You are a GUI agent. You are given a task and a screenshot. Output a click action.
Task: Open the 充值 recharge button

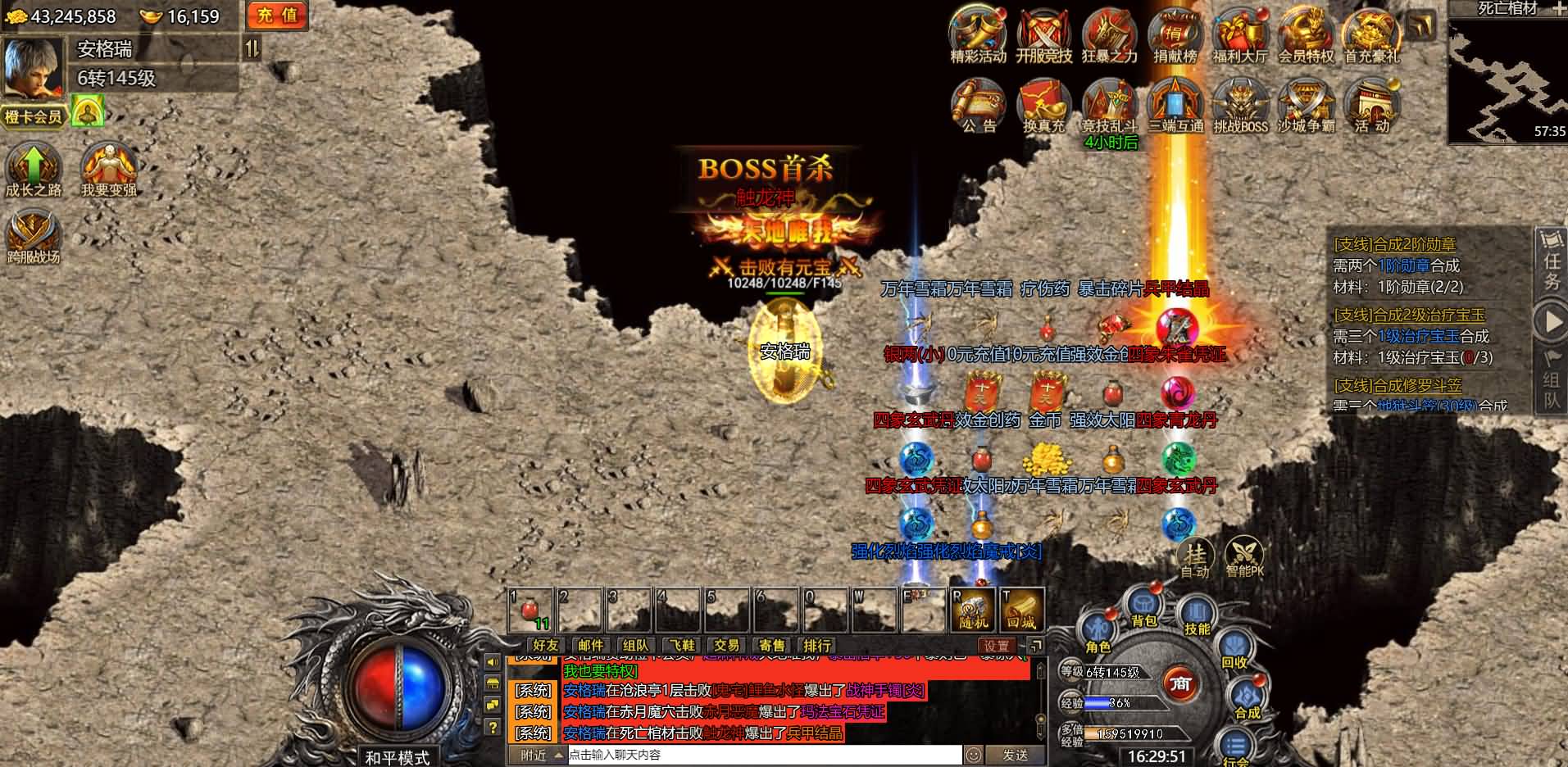point(277,16)
